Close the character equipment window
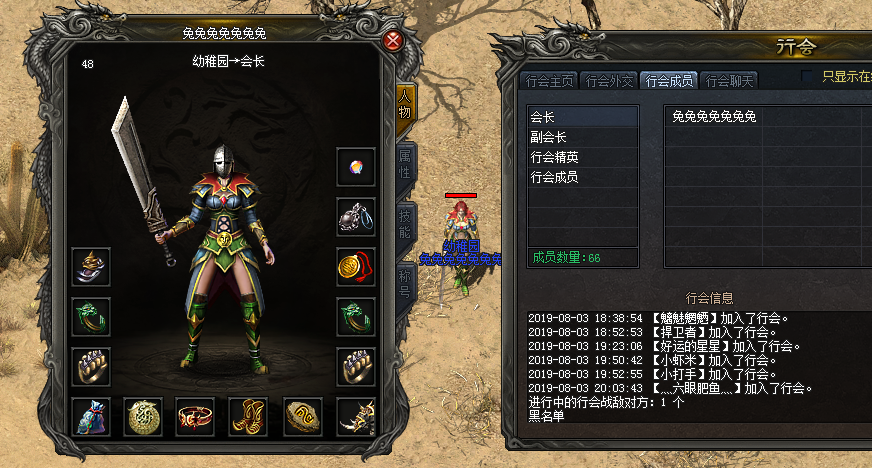872x468 pixels. point(393,41)
